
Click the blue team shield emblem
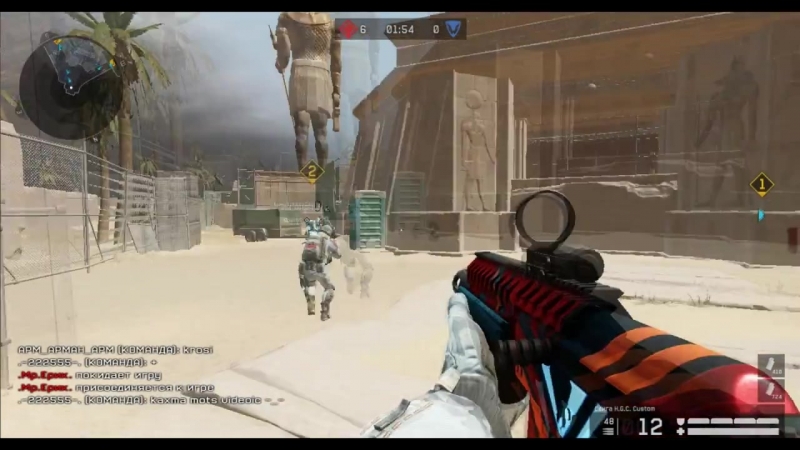452,29
